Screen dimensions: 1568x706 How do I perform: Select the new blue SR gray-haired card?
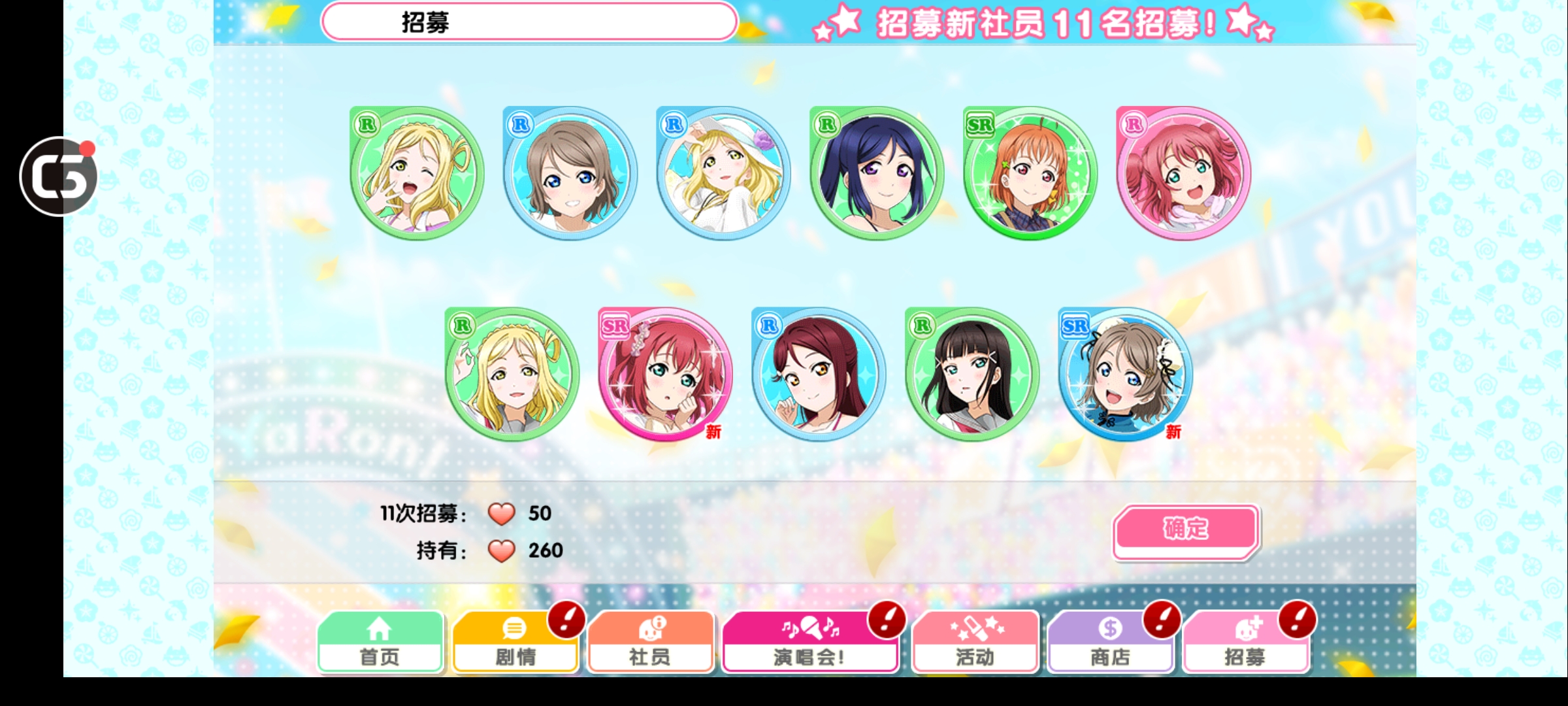click(1125, 375)
